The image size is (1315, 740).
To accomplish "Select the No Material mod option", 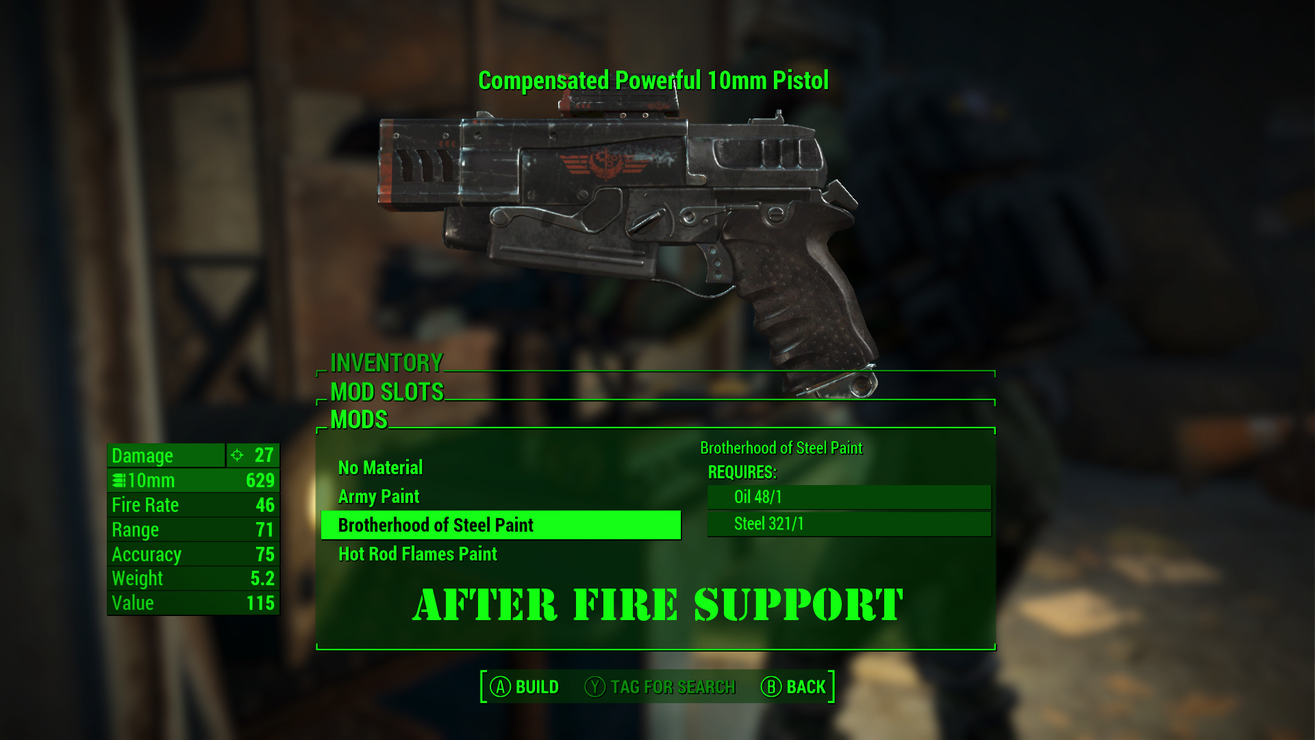I will tap(380, 467).
